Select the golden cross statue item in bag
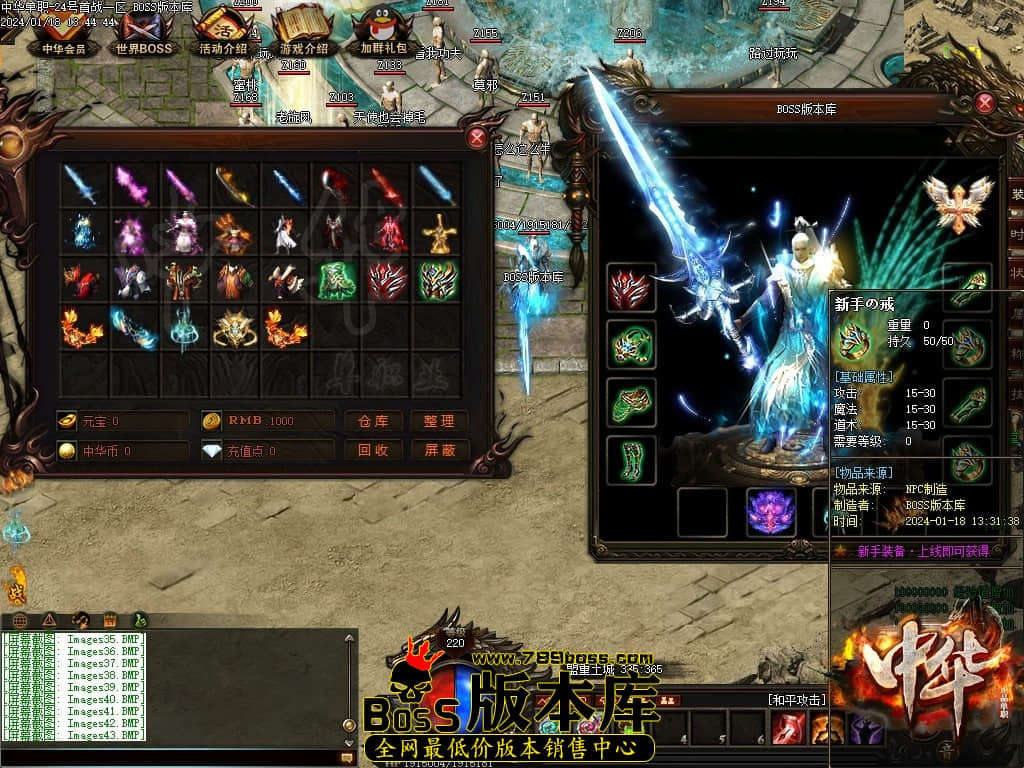1024x768 pixels. (x=438, y=233)
